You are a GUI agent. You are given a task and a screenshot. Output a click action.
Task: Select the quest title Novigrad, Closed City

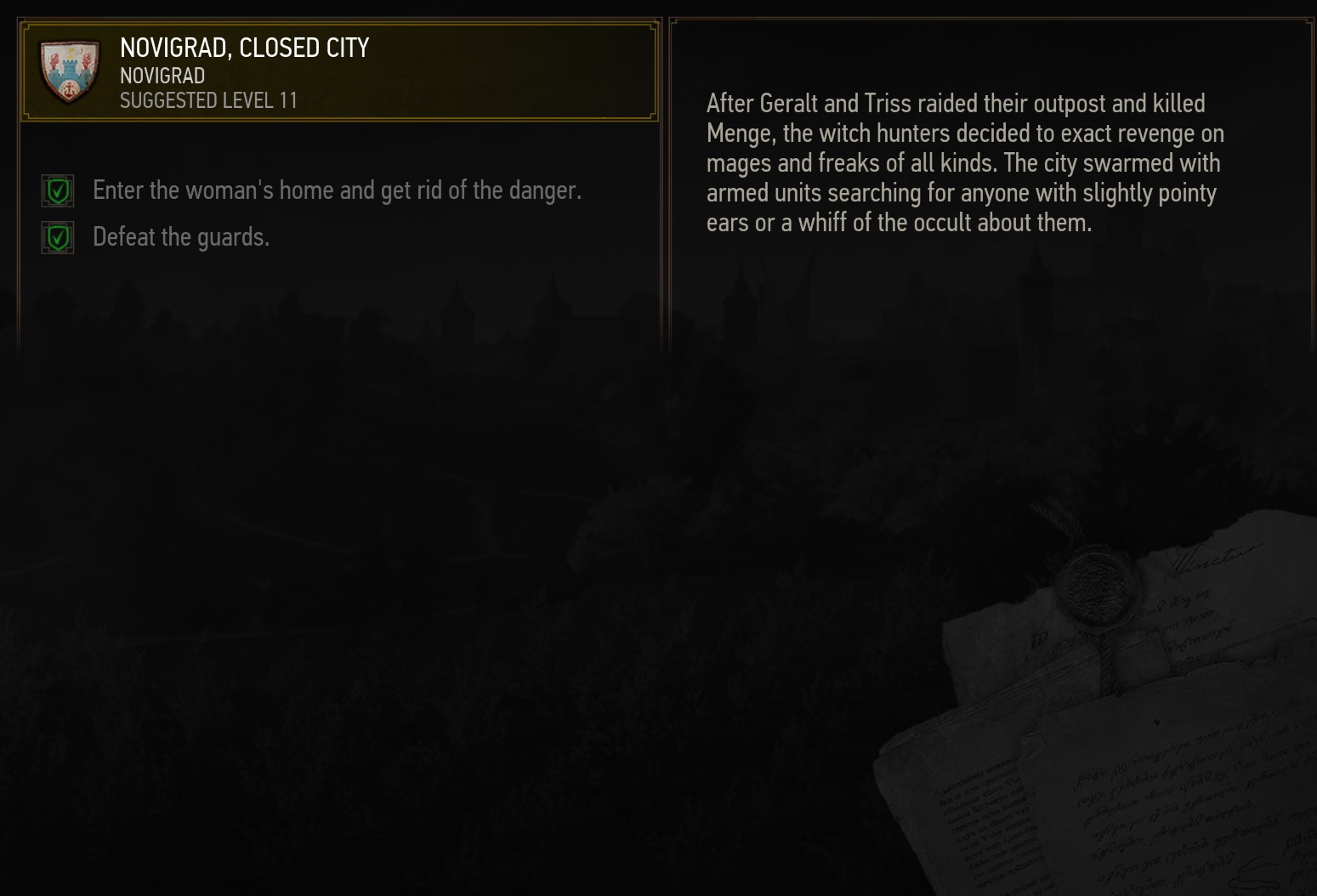[x=244, y=48]
